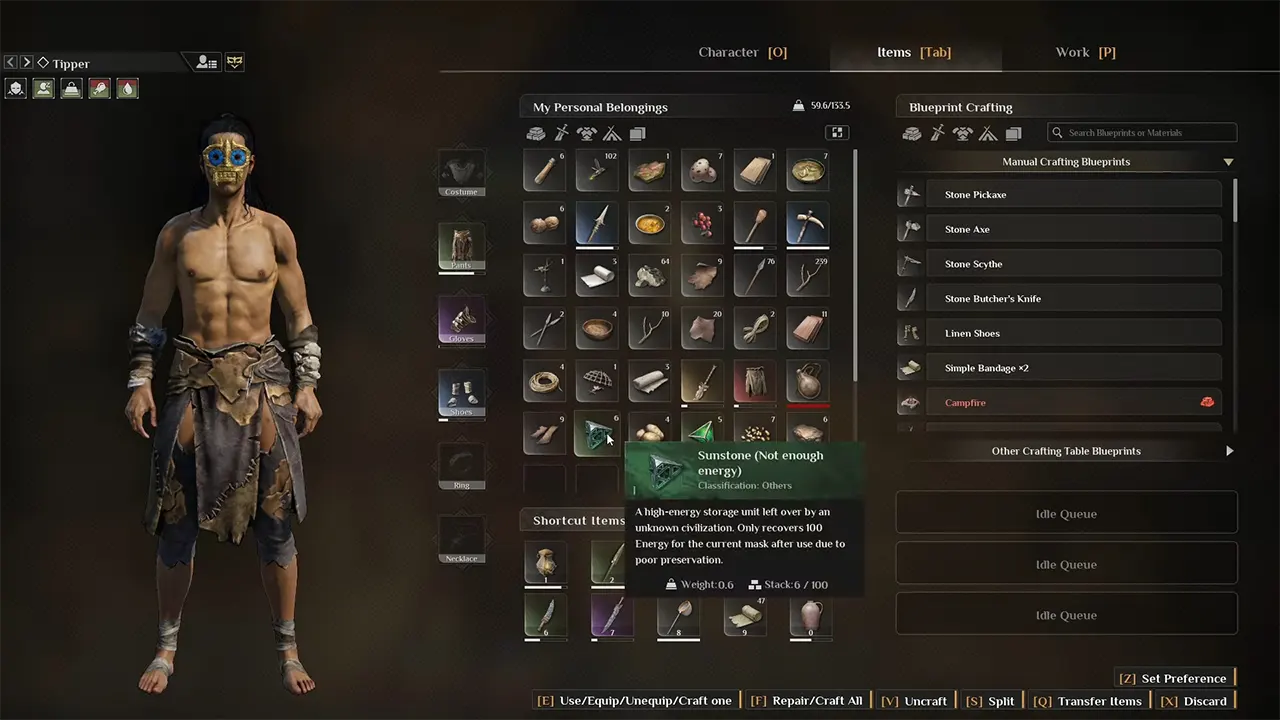The image size is (1280, 720).
Task: Switch to the Character tab
Action: pos(742,52)
